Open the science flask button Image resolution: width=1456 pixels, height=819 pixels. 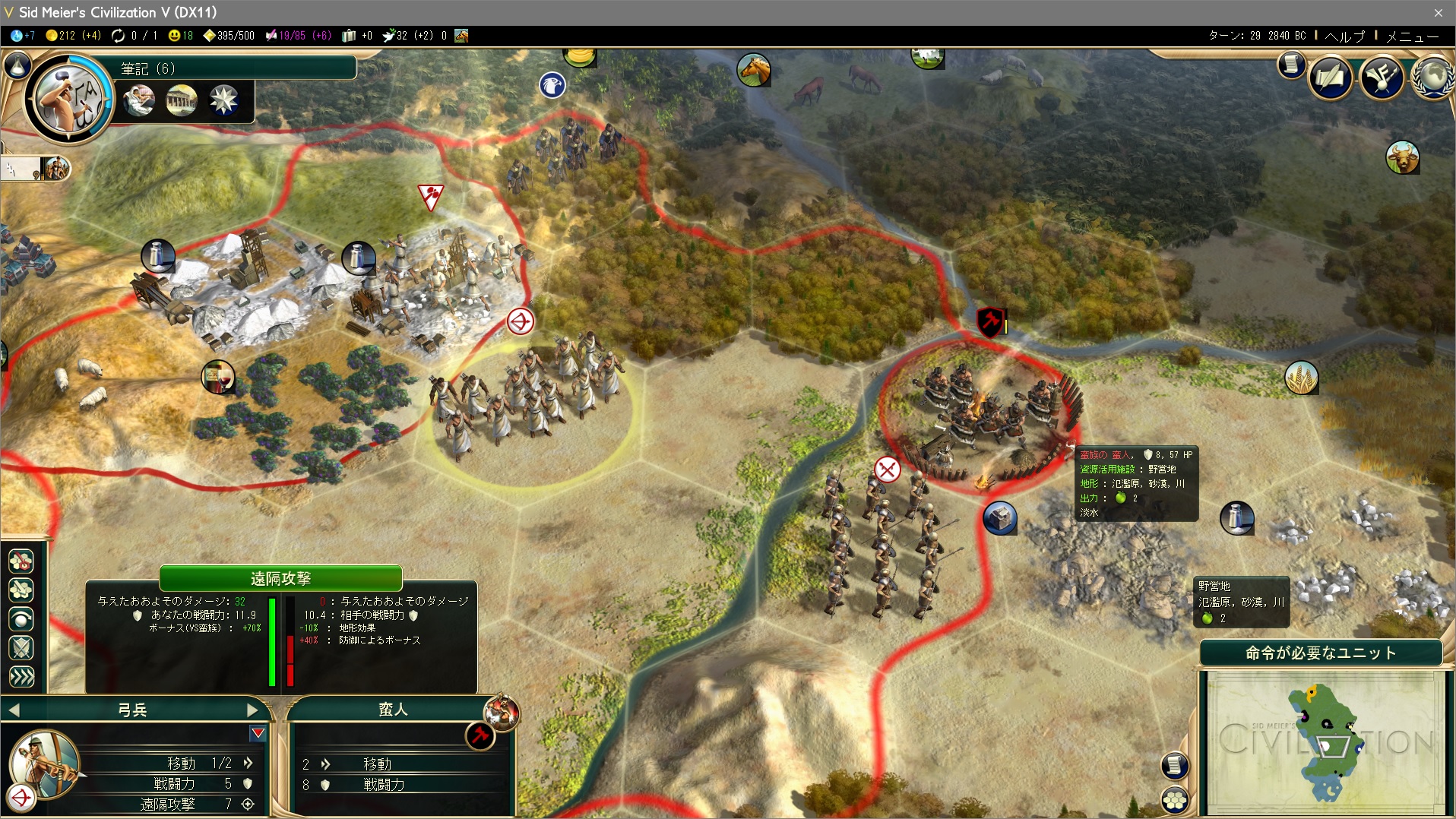[17, 66]
